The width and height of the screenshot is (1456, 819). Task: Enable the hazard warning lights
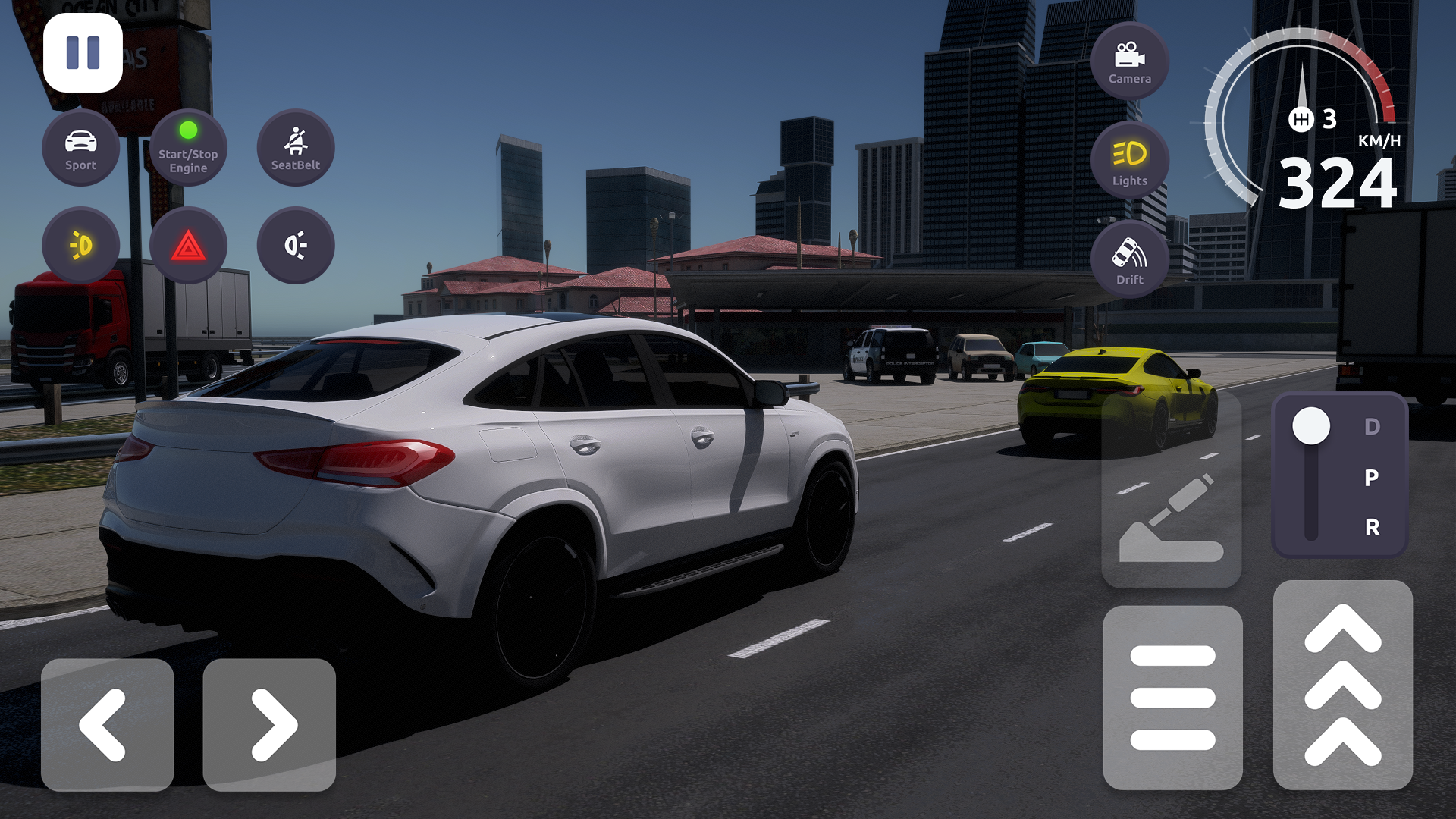(x=188, y=244)
